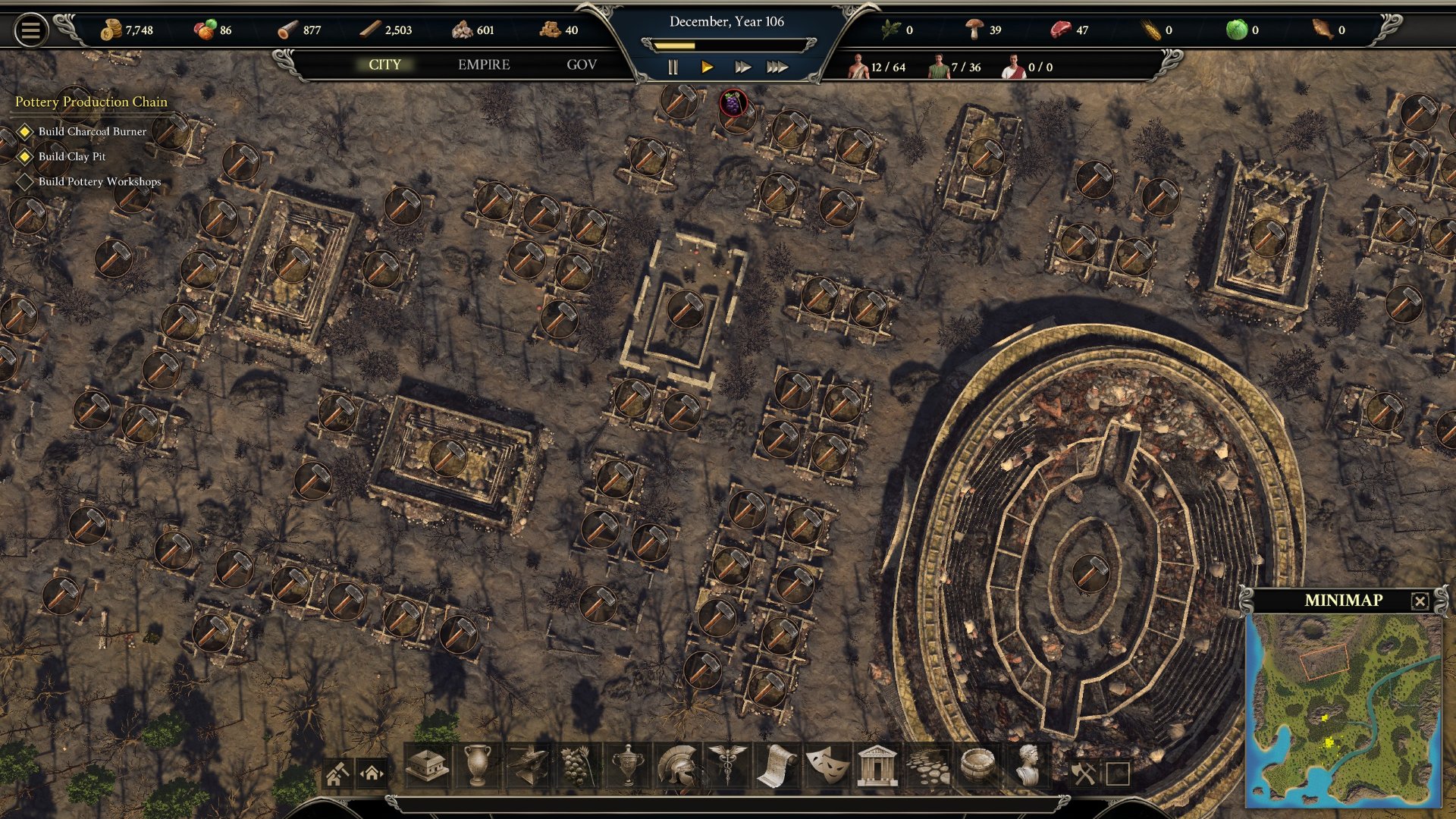This screenshot has width=1456, height=819.
Task: Select the Build Pottery Workshops objective
Action: (x=99, y=182)
